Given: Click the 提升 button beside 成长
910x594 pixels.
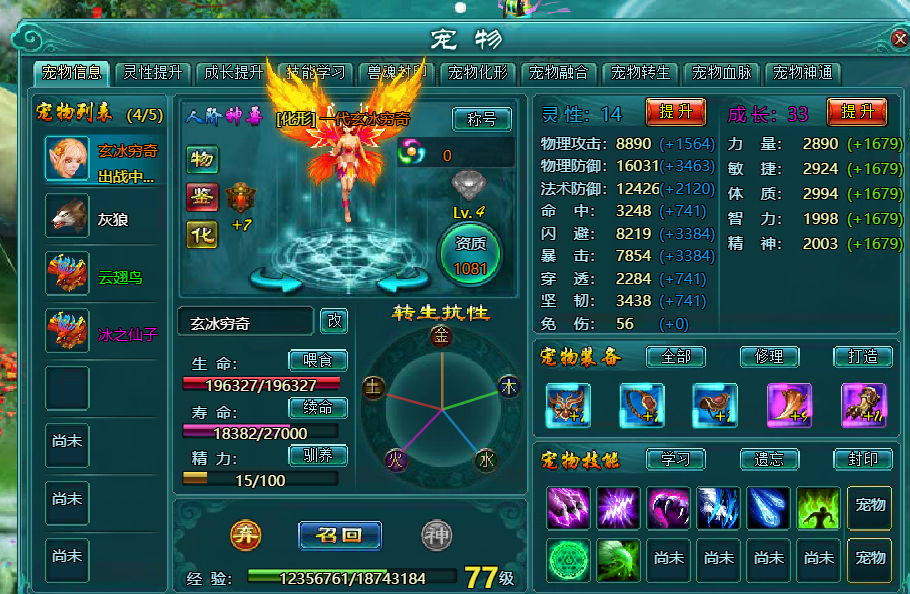Looking at the screenshot, I should click(x=857, y=112).
